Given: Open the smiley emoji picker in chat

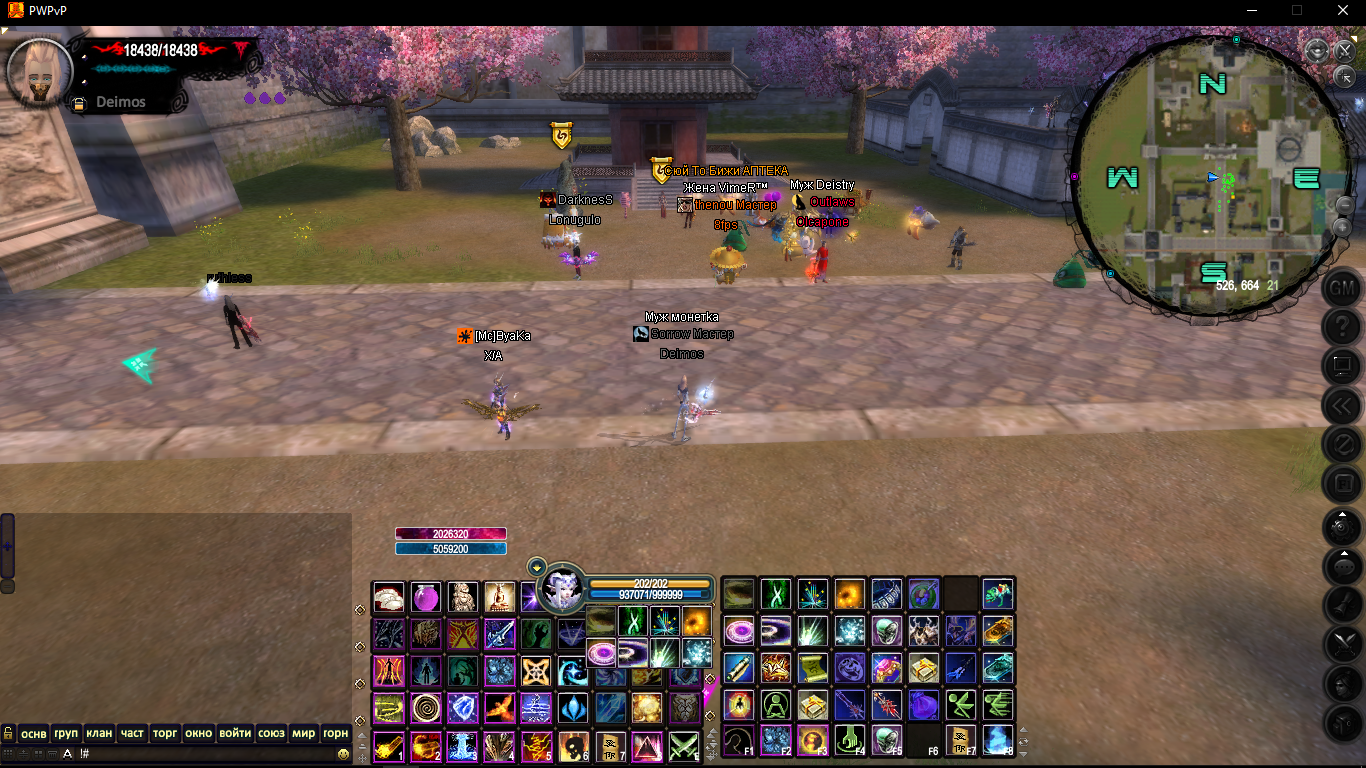Looking at the screenshot, I should pyautogui.click(x=343, y=753).
